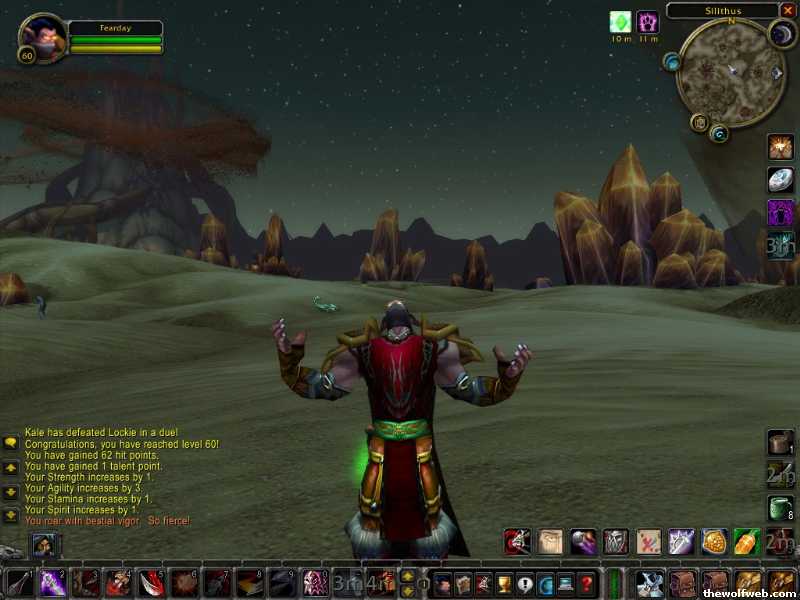Use the orange carrot item icon
This screenshot has height=600, width=800.
(x=746, y=542)
